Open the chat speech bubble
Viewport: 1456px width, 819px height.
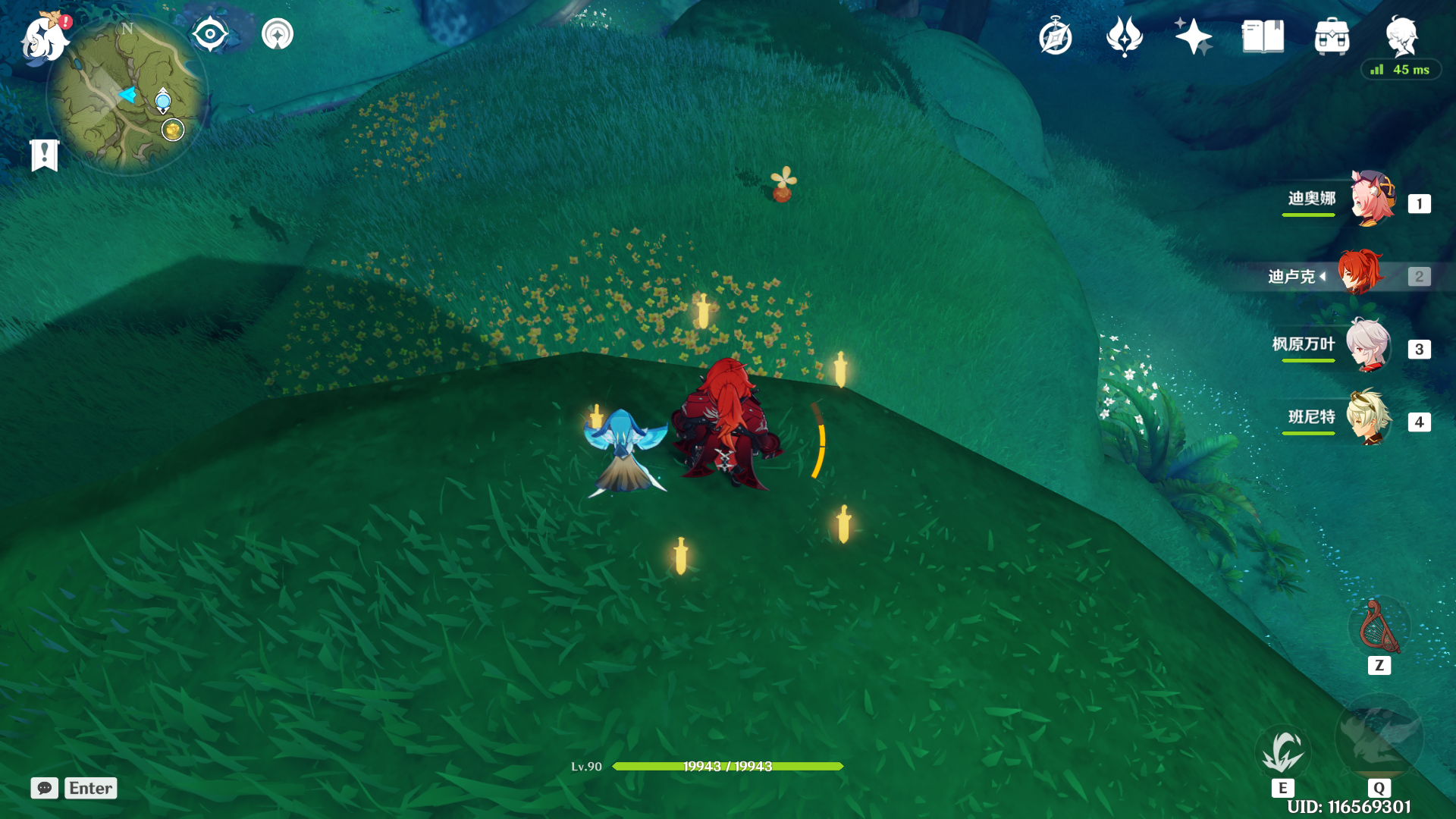pyautogui.click(x=45, y=788)
